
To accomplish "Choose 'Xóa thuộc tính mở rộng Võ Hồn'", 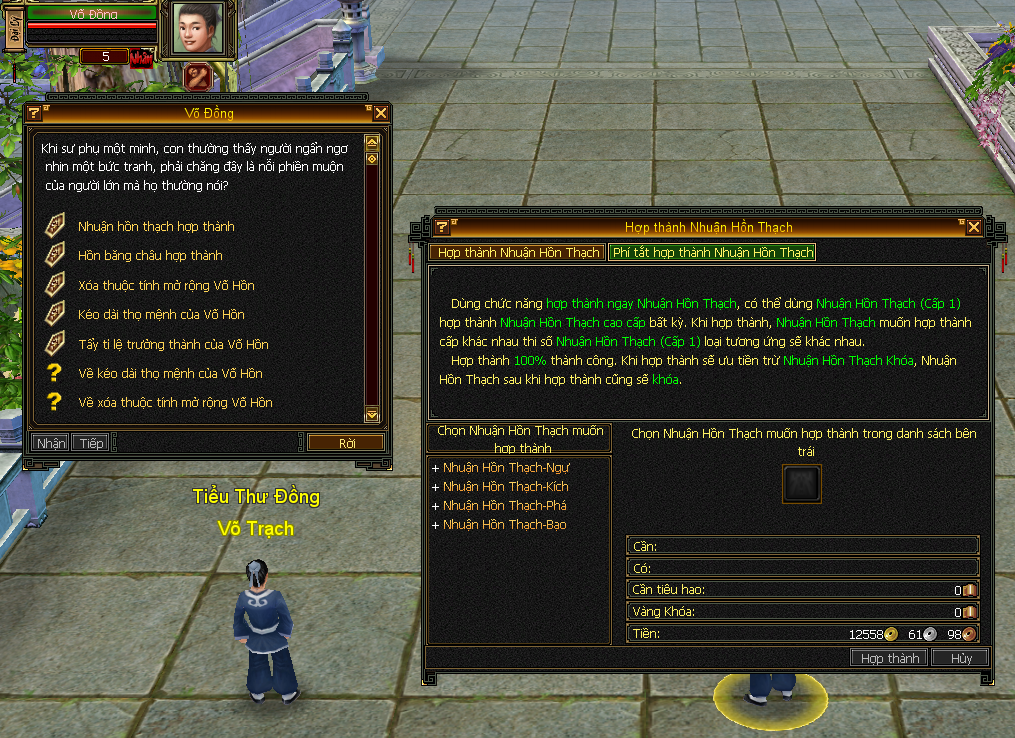I will click(x=166, y=286).
